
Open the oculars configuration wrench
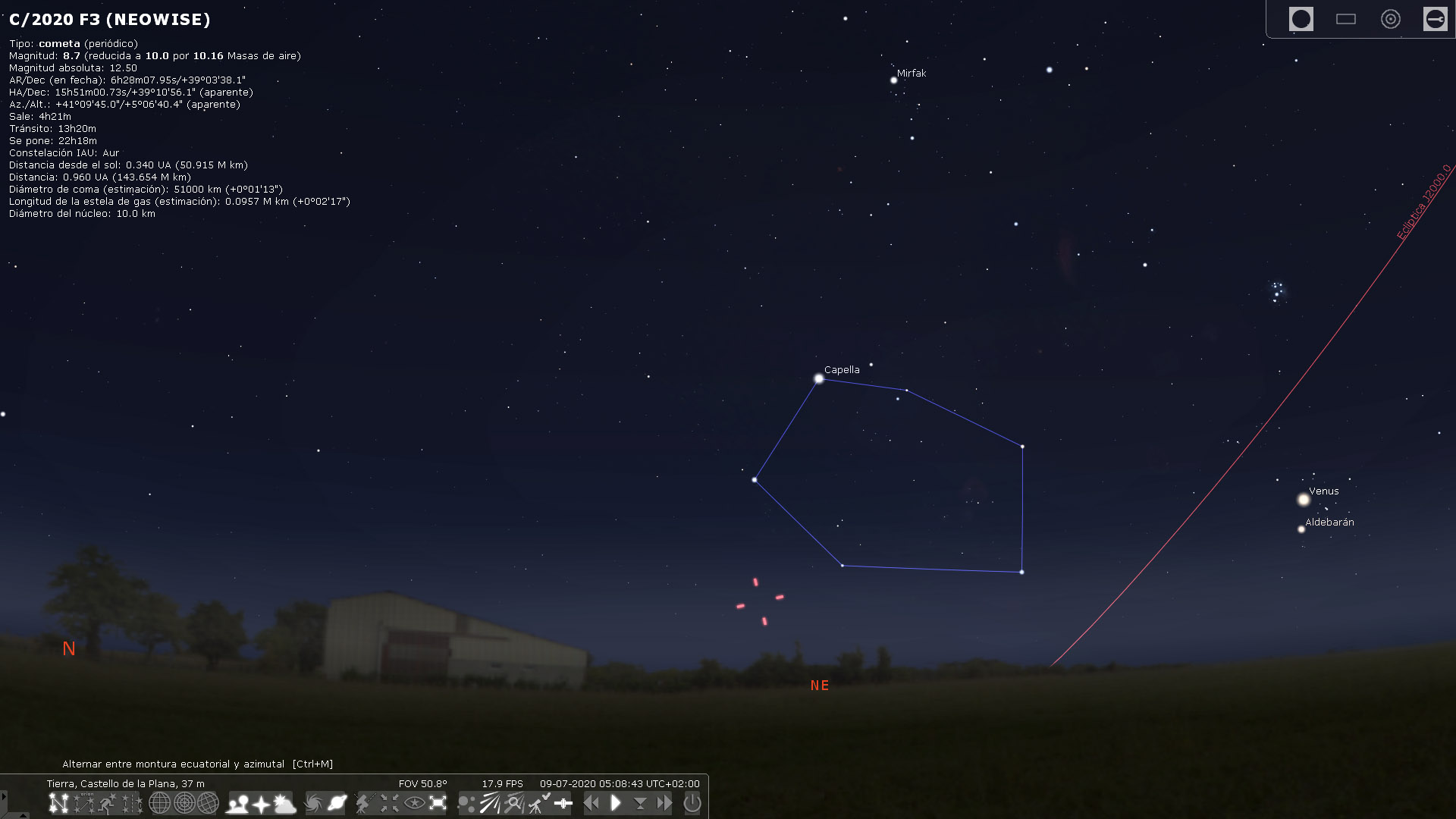1436,19
